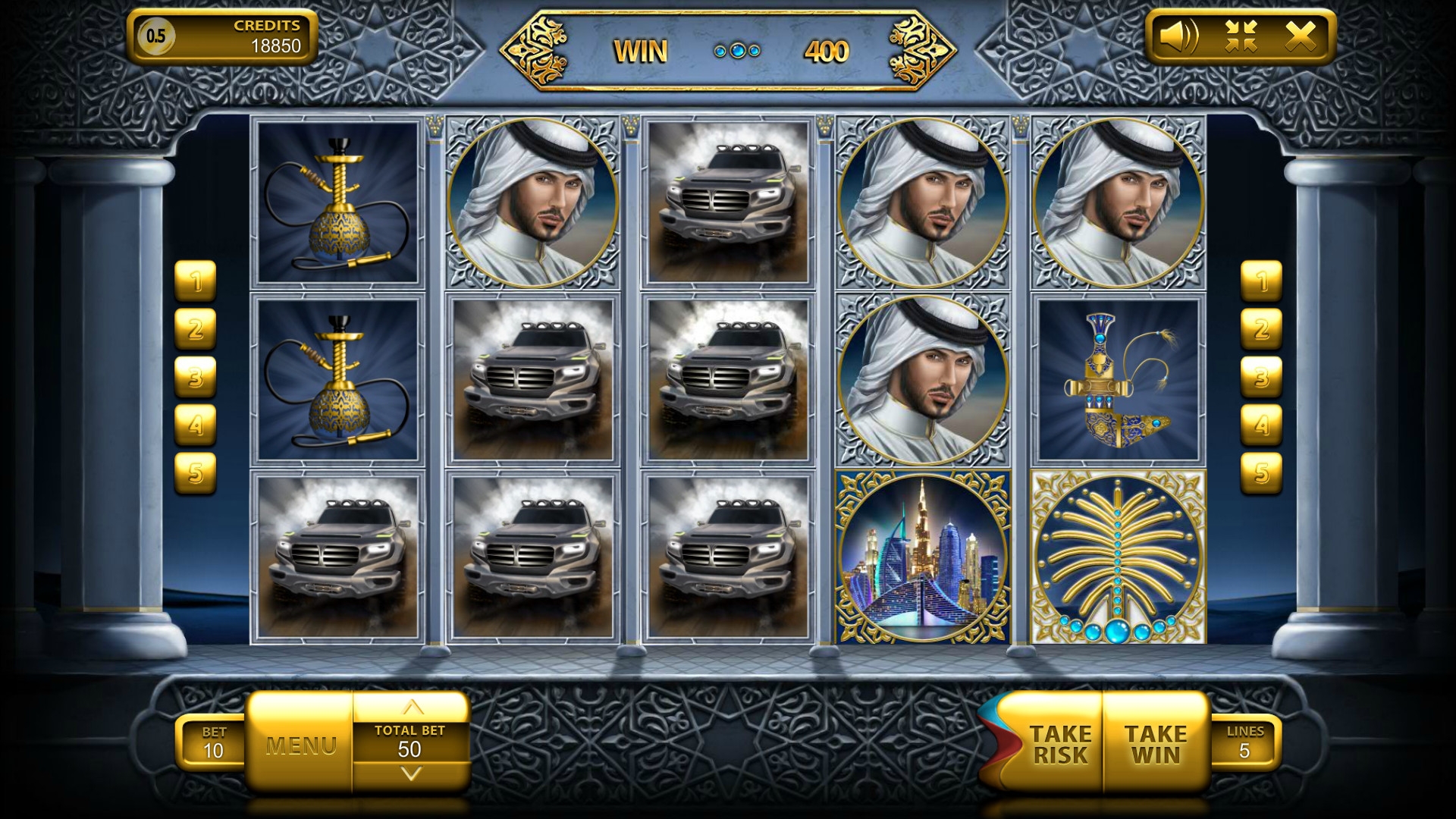
Task: Decrease total bet with the down arrow
Action: (x=411, y=774)
